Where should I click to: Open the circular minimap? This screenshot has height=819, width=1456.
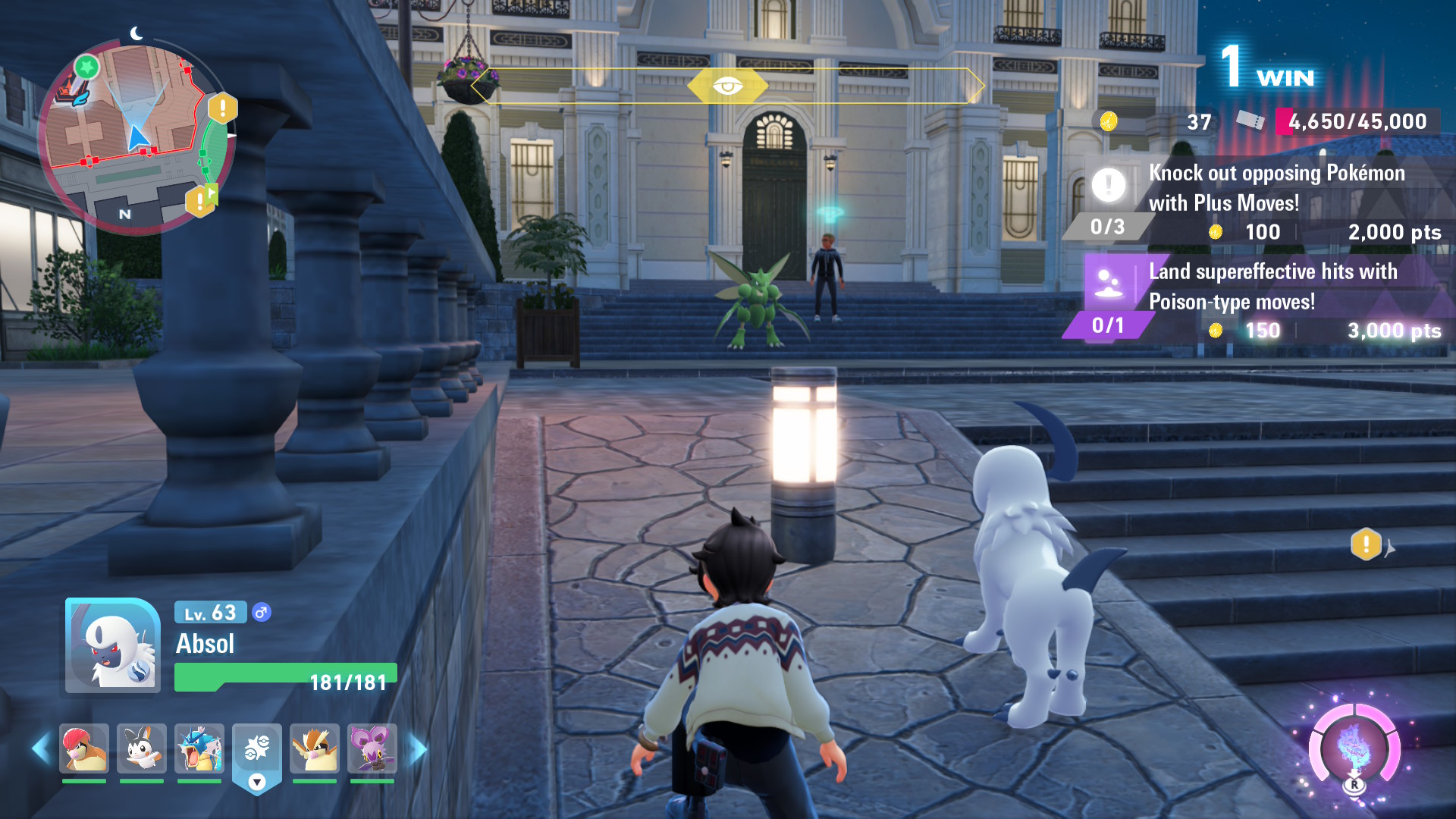pyautogui.click(x=136, y=138)
